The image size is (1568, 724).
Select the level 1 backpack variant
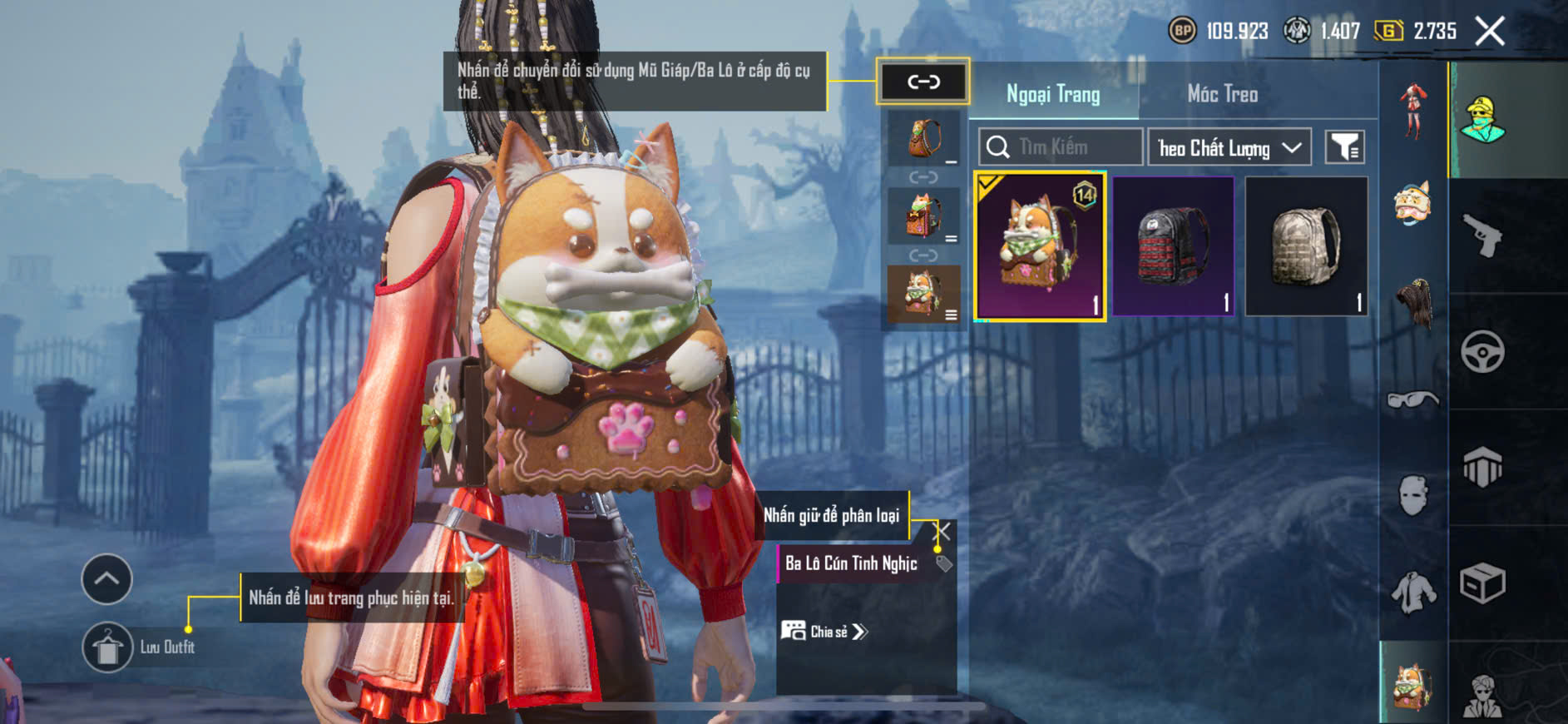pyautogui.click(x=923, y=138)
